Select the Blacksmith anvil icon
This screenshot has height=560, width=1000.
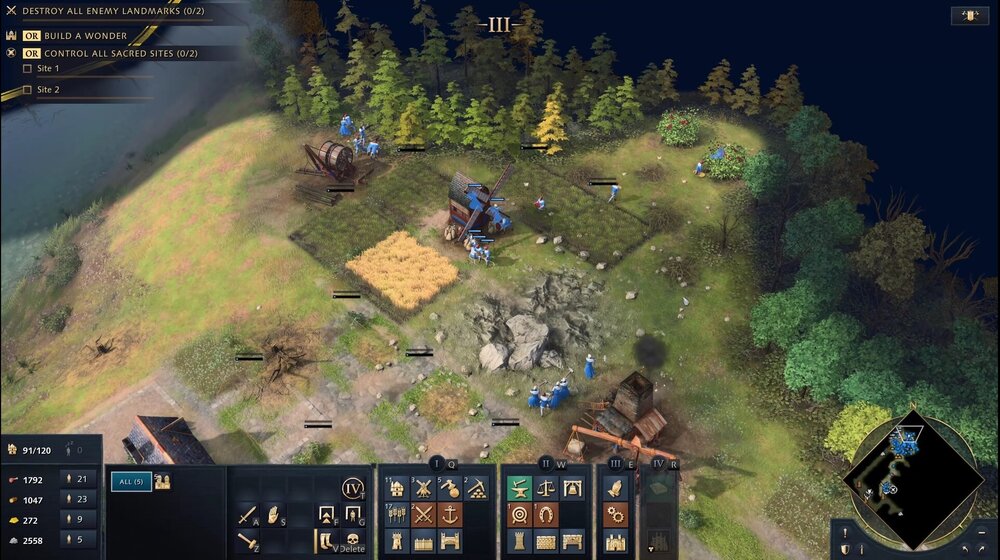point(519,488)
